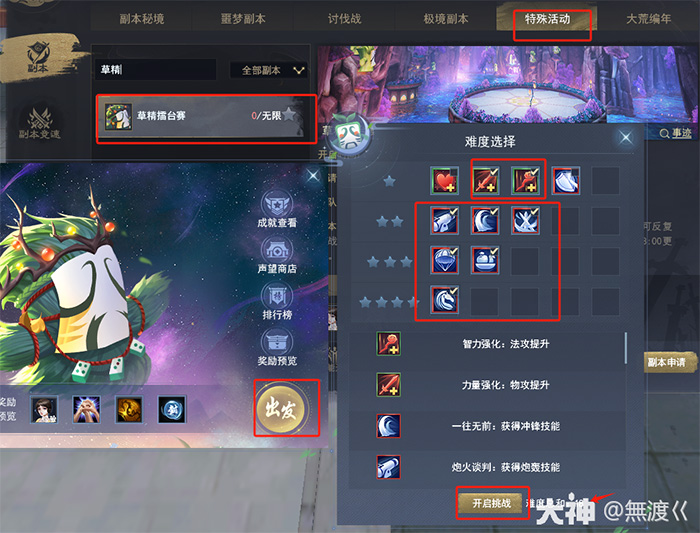Start the challenge with 开启挑战
Viewport: 700px width, 533px height.
(490, 503)
